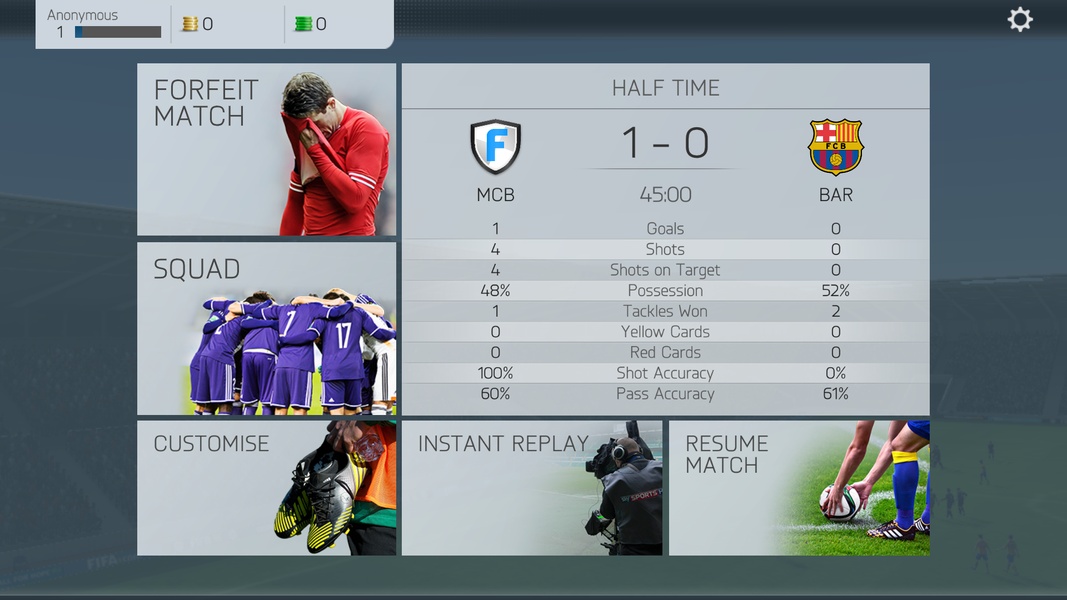Tap the gold coins balance
1067x600 pixels.
[x=198, y=24]
